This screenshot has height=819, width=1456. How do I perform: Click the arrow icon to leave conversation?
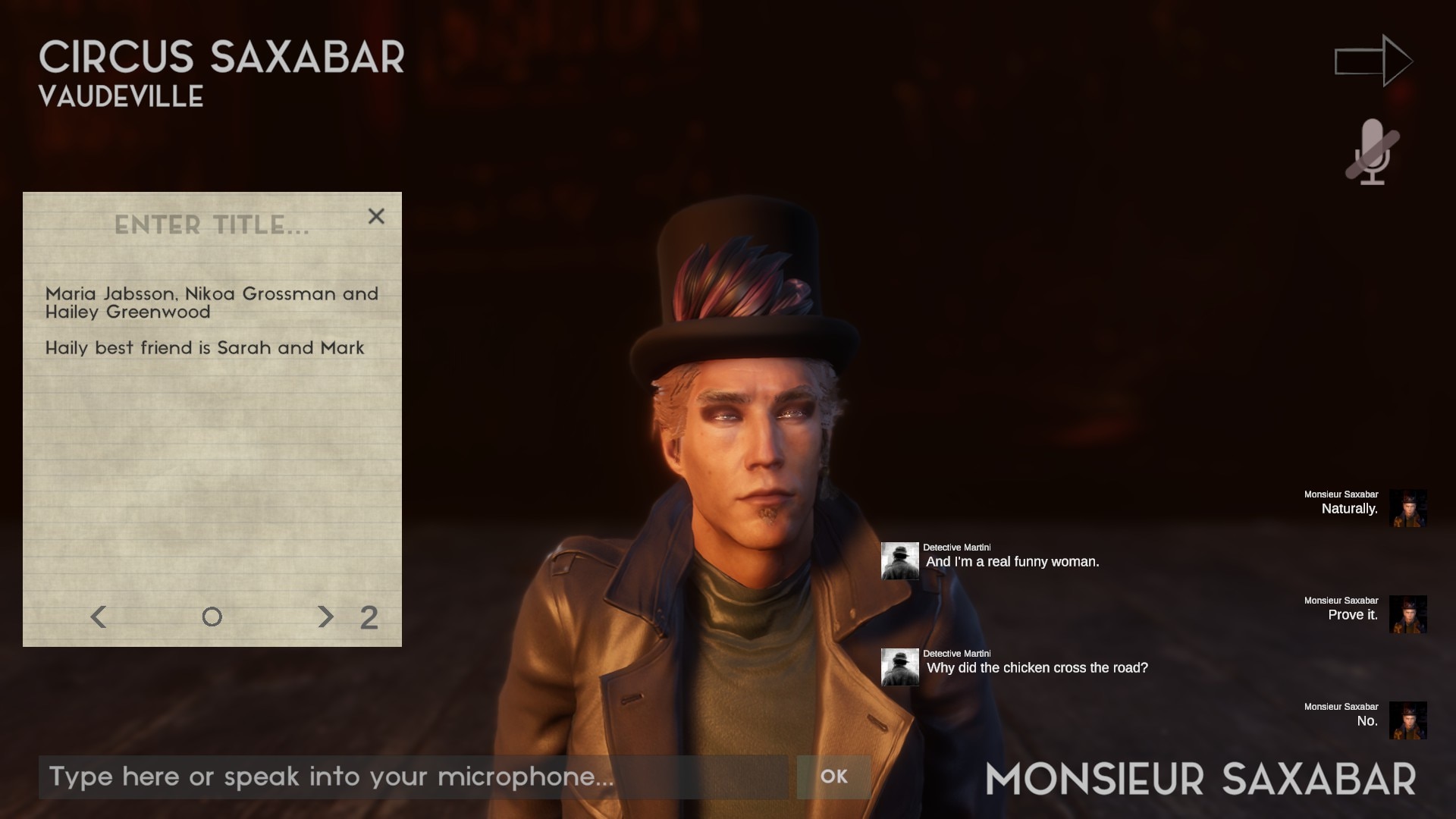[x=1373, y=61]
